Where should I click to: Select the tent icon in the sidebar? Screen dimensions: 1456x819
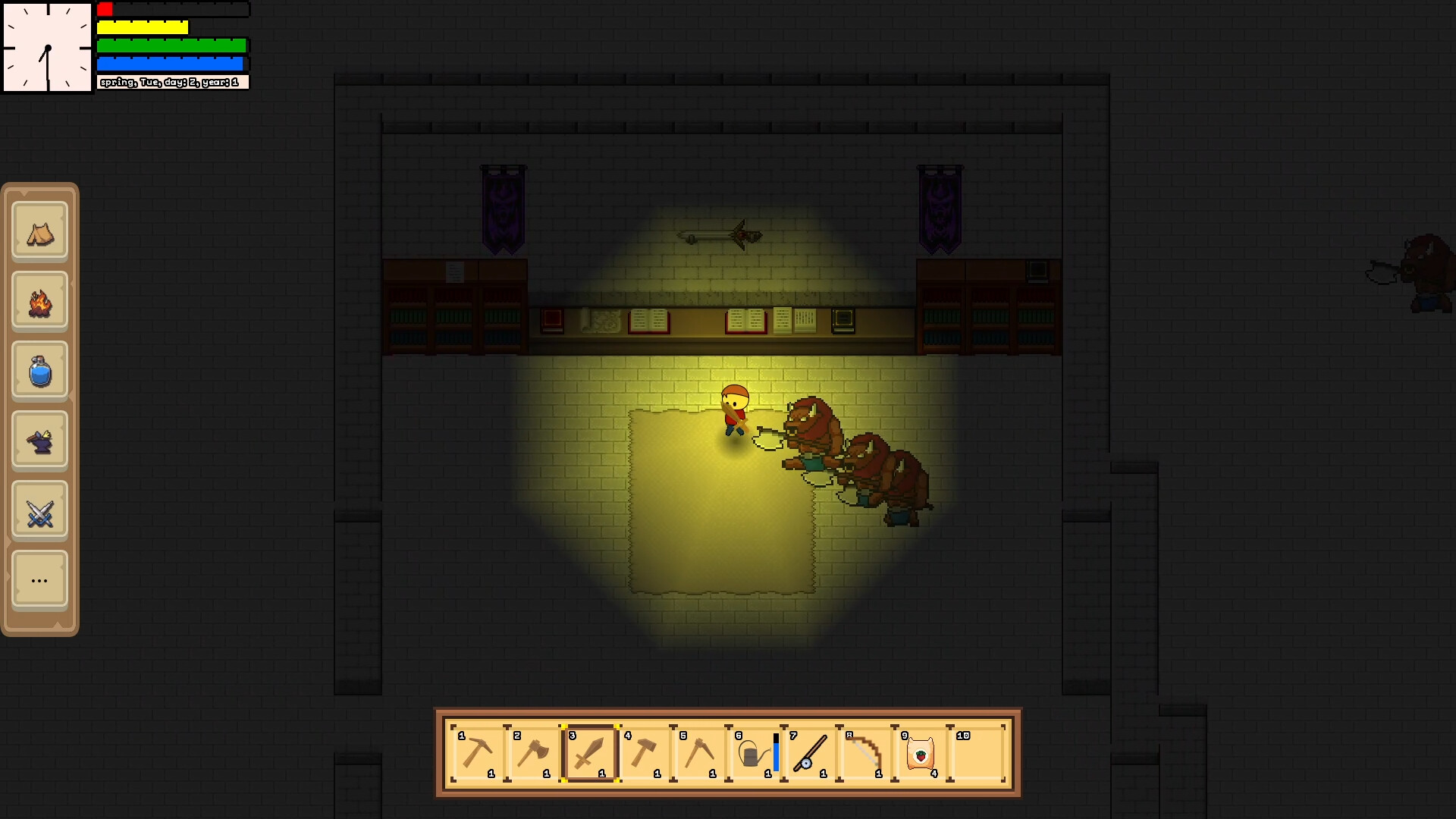pos(40,231)
